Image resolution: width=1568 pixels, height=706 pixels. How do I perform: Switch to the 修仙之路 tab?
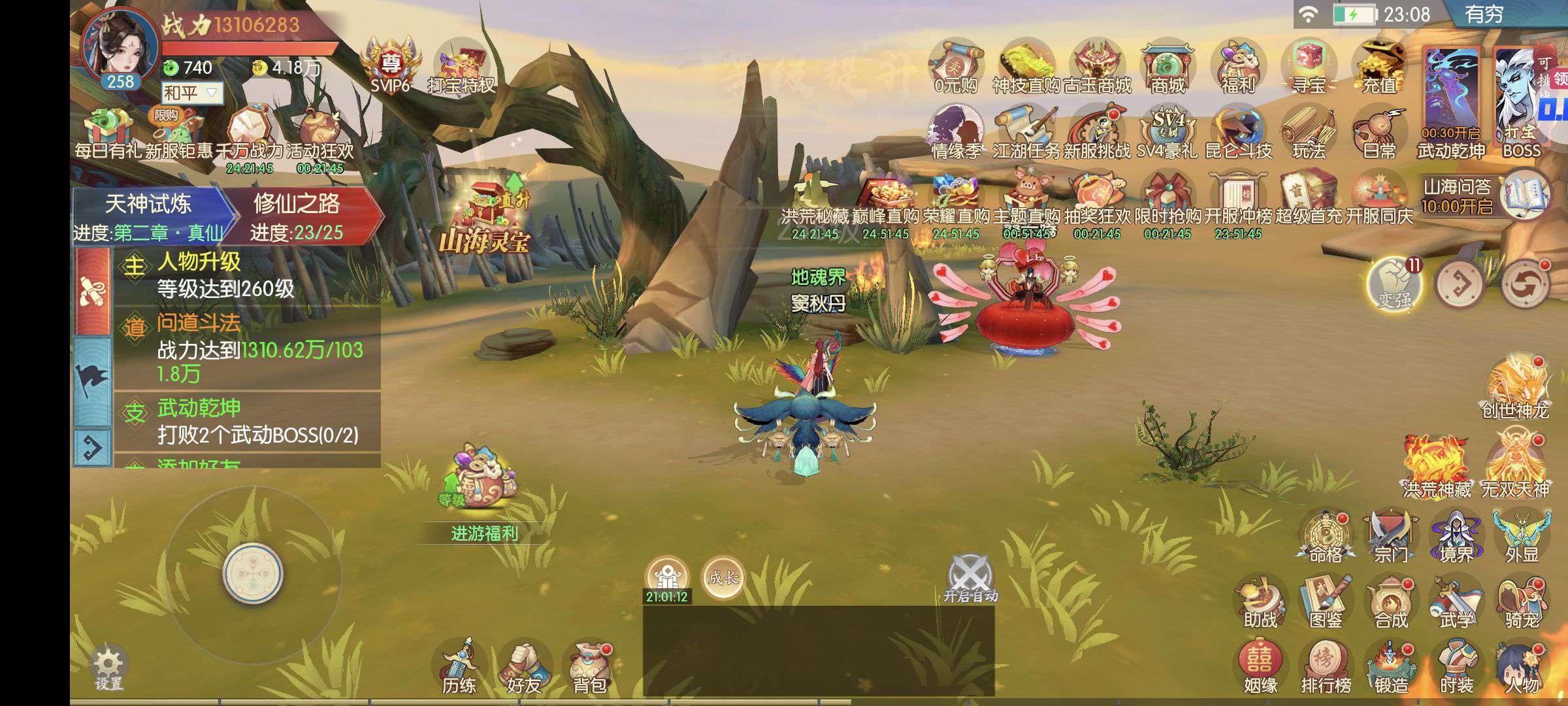(x=297, y=216)
